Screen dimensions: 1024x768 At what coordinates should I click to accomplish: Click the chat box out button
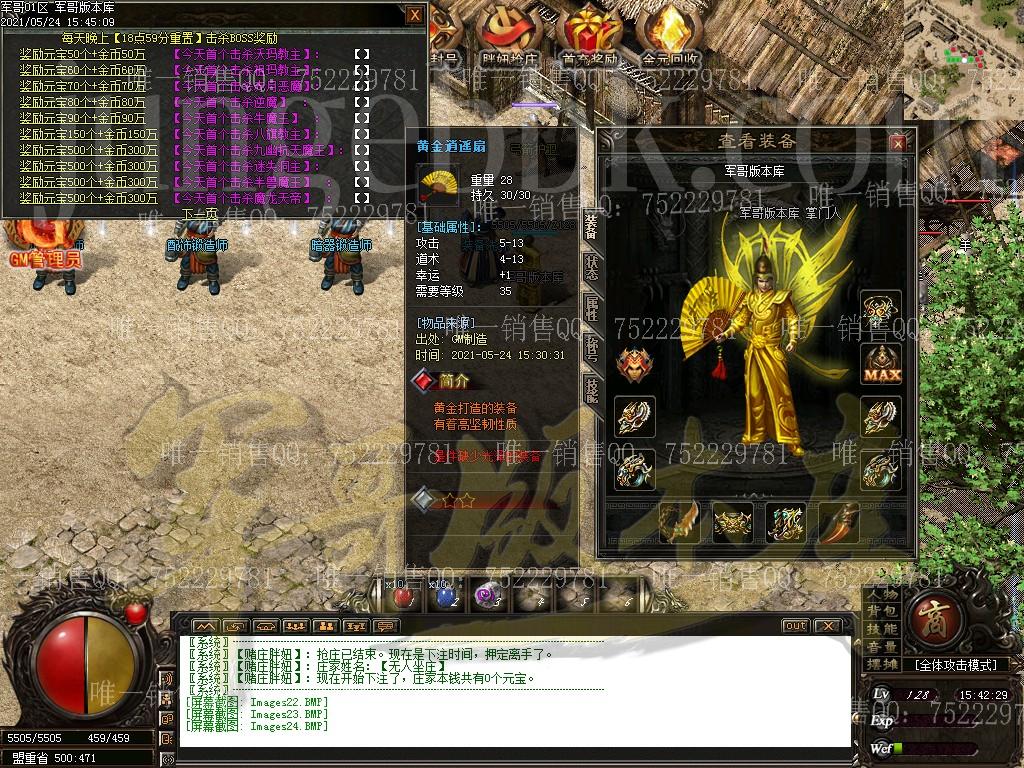click(x=795, y=626)
